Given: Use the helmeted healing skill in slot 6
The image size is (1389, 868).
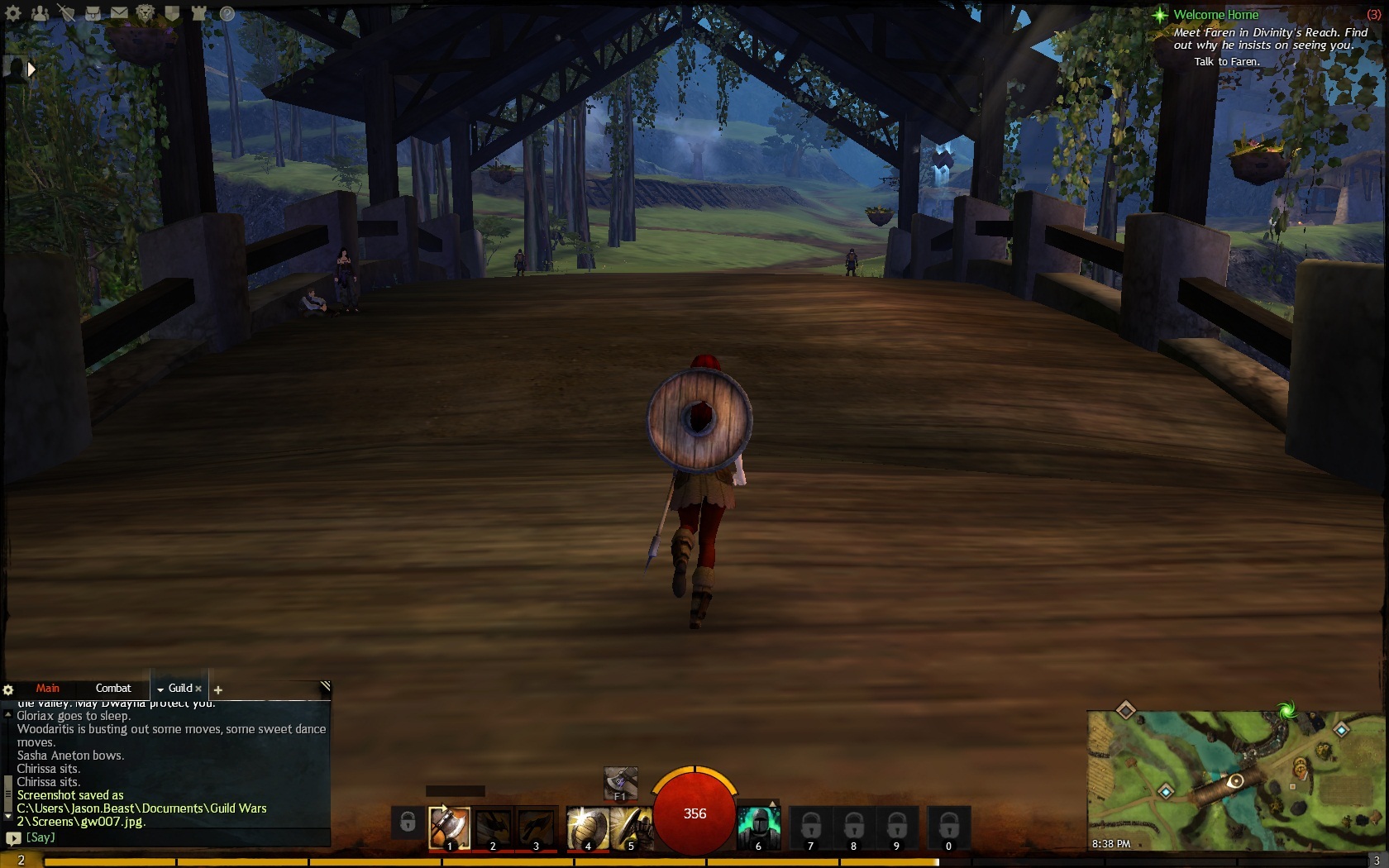Looking at the screenshot, I should (x=758, y=827).
